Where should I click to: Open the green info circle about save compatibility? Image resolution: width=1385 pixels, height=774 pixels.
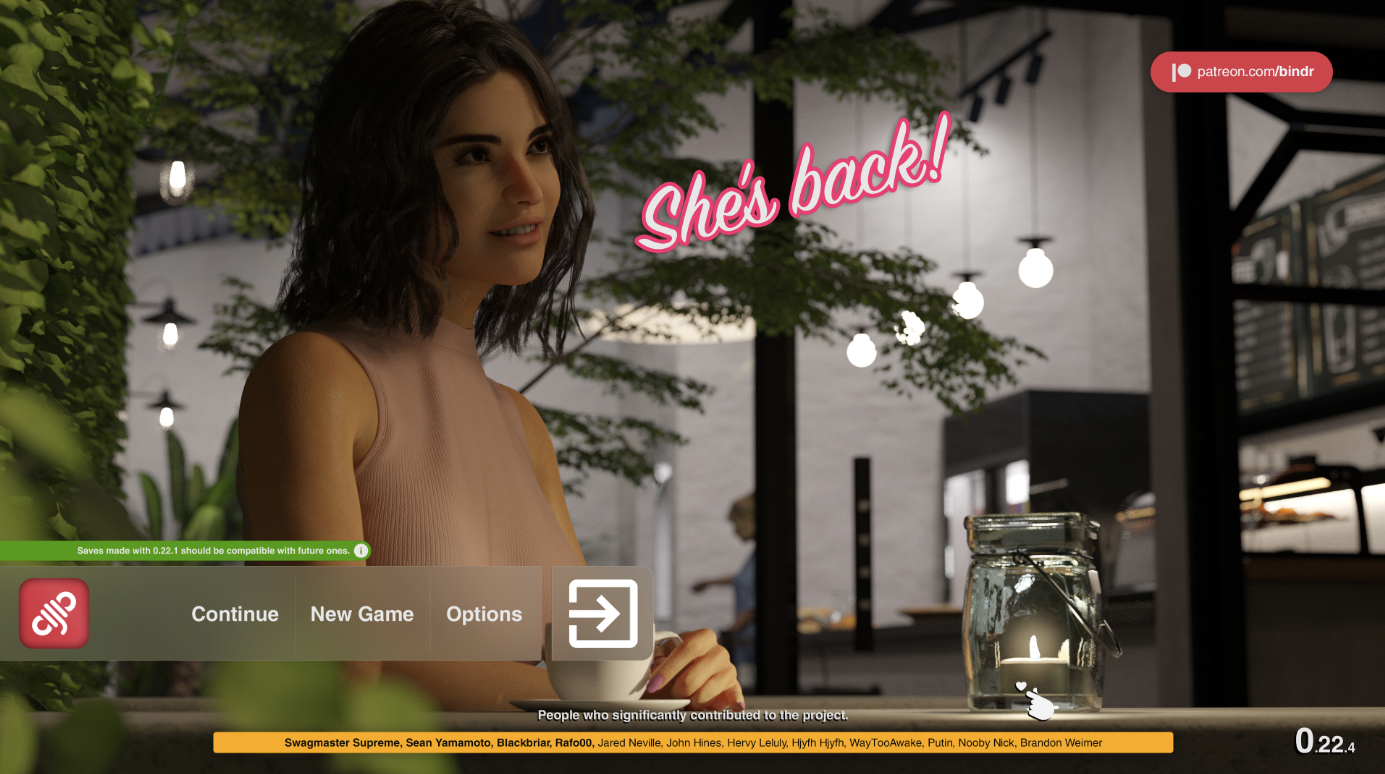point(361,550)
